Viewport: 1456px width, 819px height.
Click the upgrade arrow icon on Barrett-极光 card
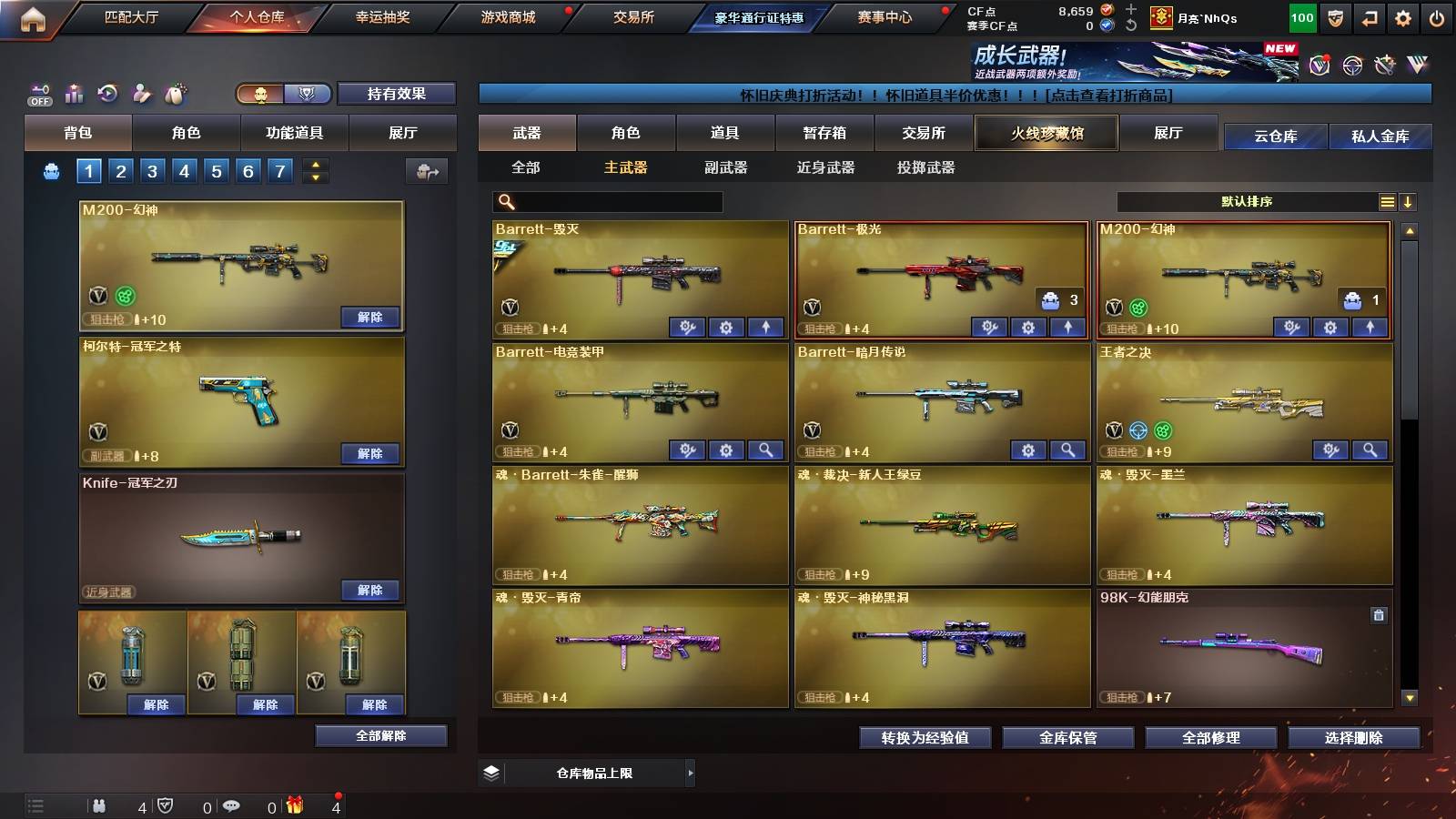(1067, 325)
